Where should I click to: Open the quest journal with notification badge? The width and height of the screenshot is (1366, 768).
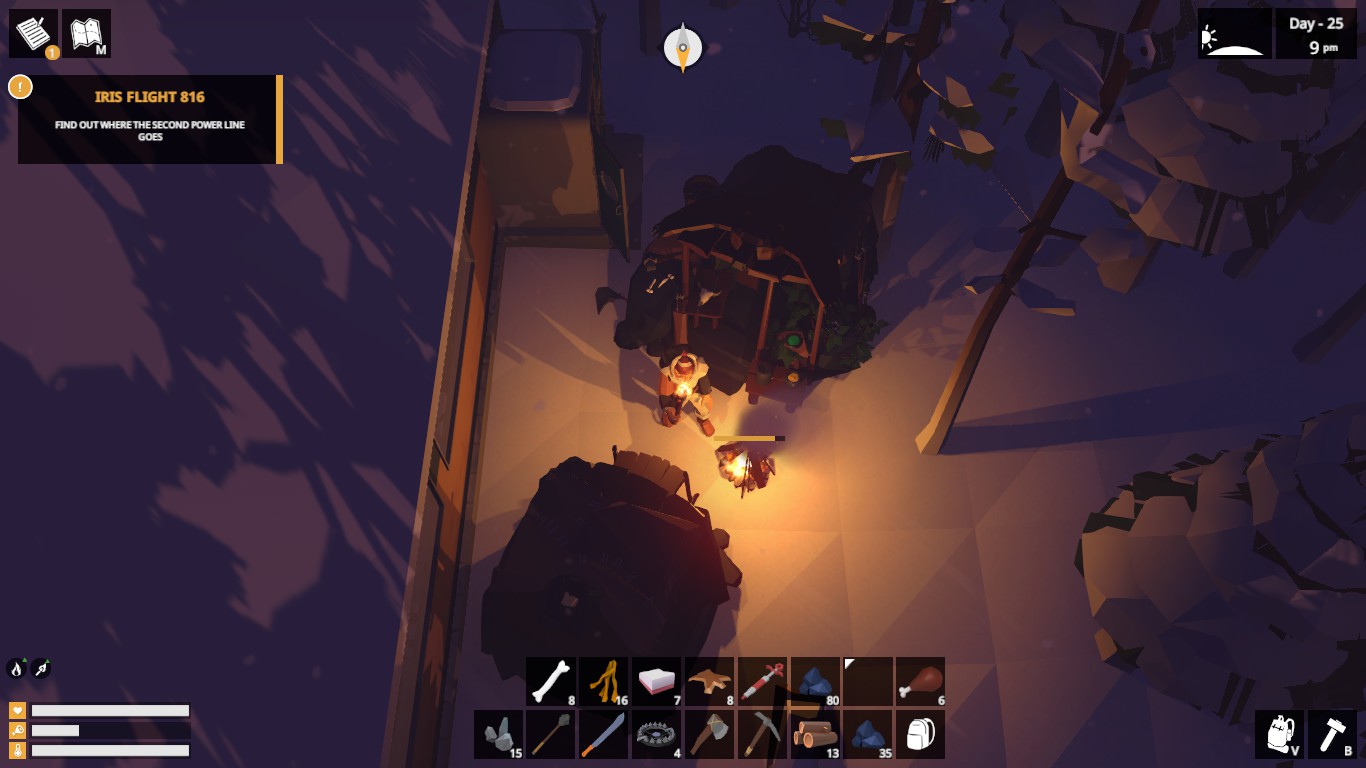(x=33, y=33)
